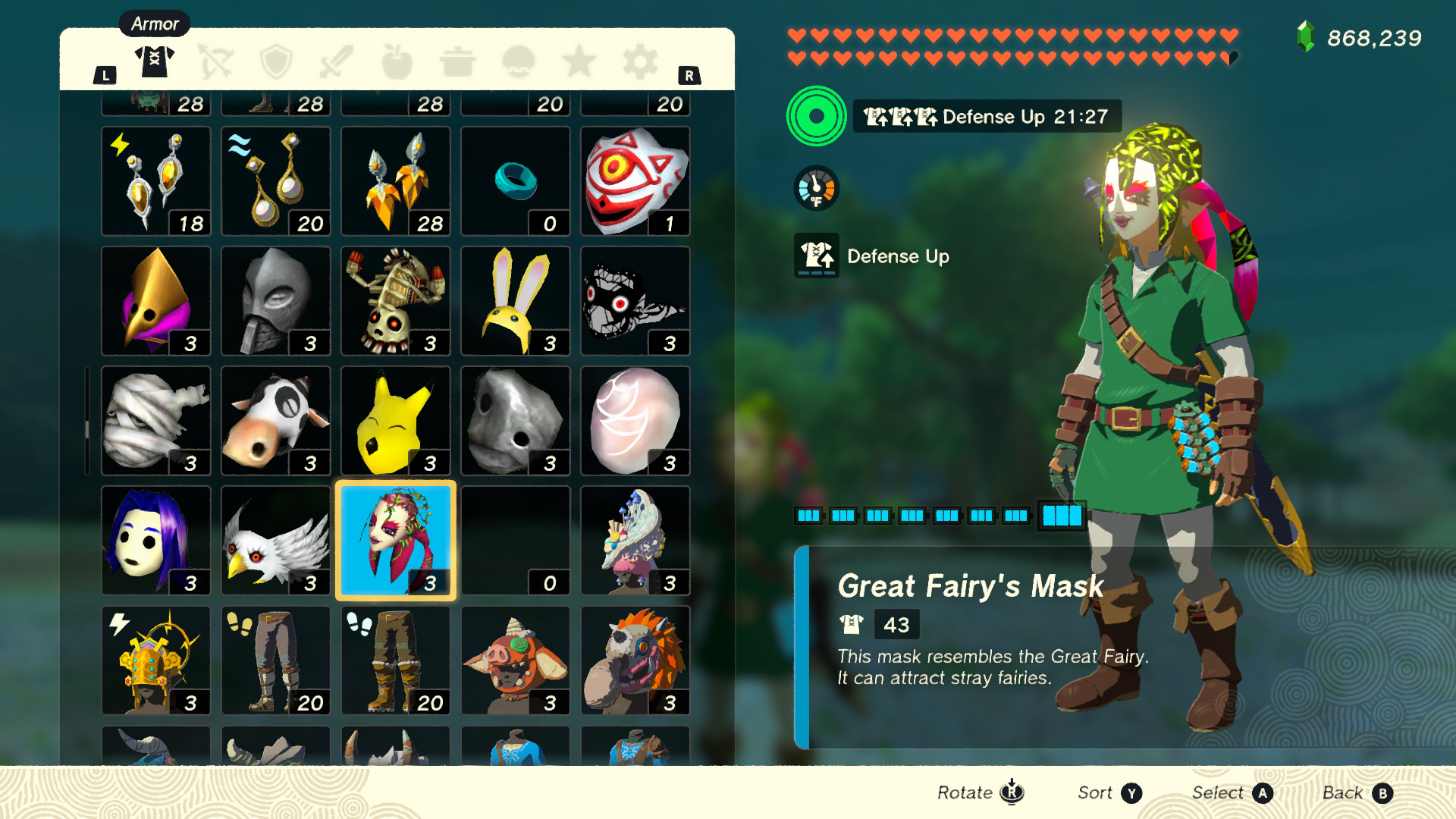Click the green rupee currency icon
This screenshot has height=819, width=1456.
[x=1306, y=34]
